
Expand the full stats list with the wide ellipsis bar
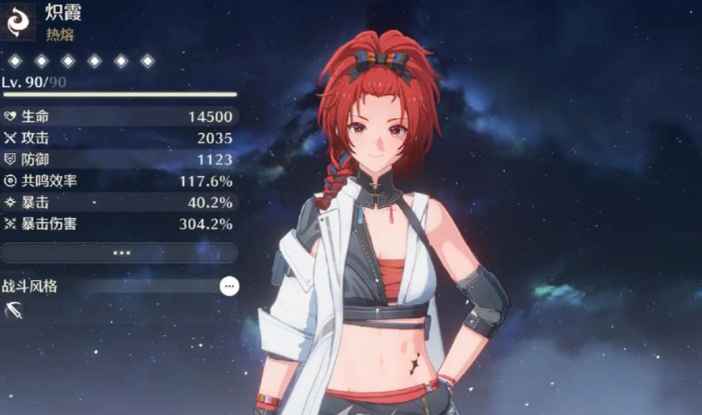[x=120, y=253]
